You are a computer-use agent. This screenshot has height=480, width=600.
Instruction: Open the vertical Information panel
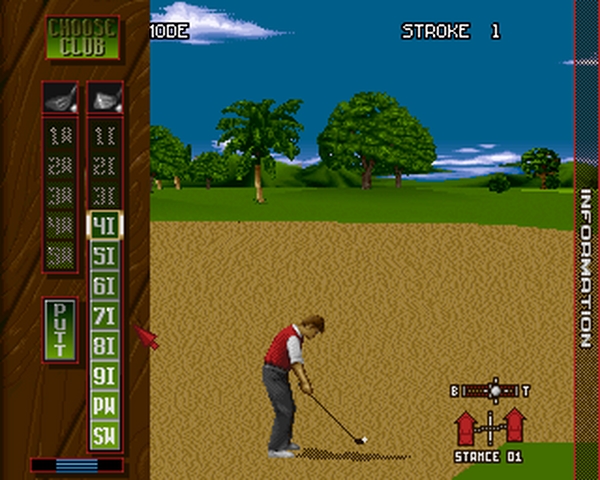(586, 270)
